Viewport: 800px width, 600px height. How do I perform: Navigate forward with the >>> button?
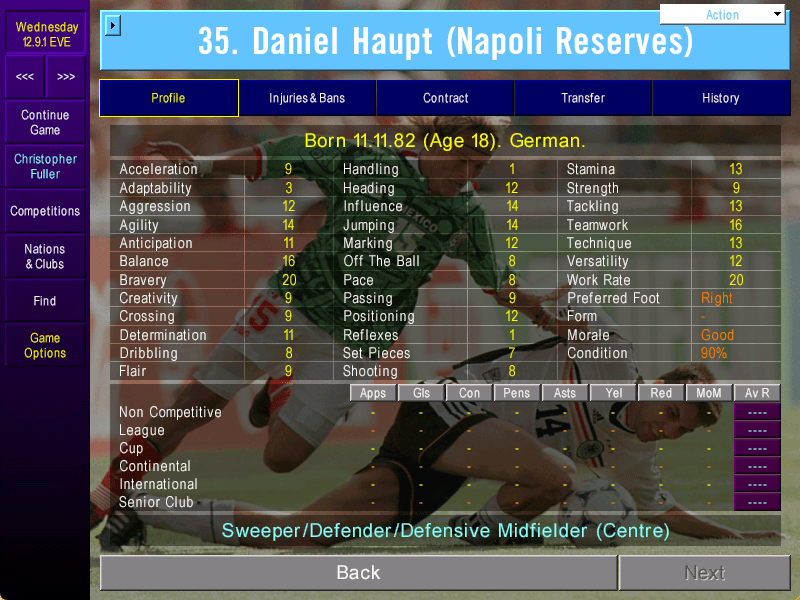coord(66,77)
